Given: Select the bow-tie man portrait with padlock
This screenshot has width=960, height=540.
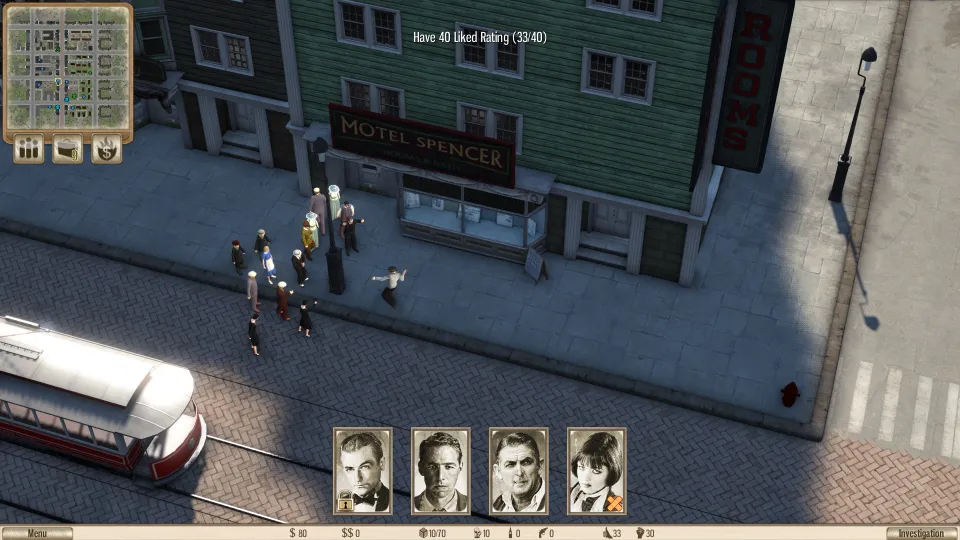Looking at the screenshot, I should [x=363, y=471].
